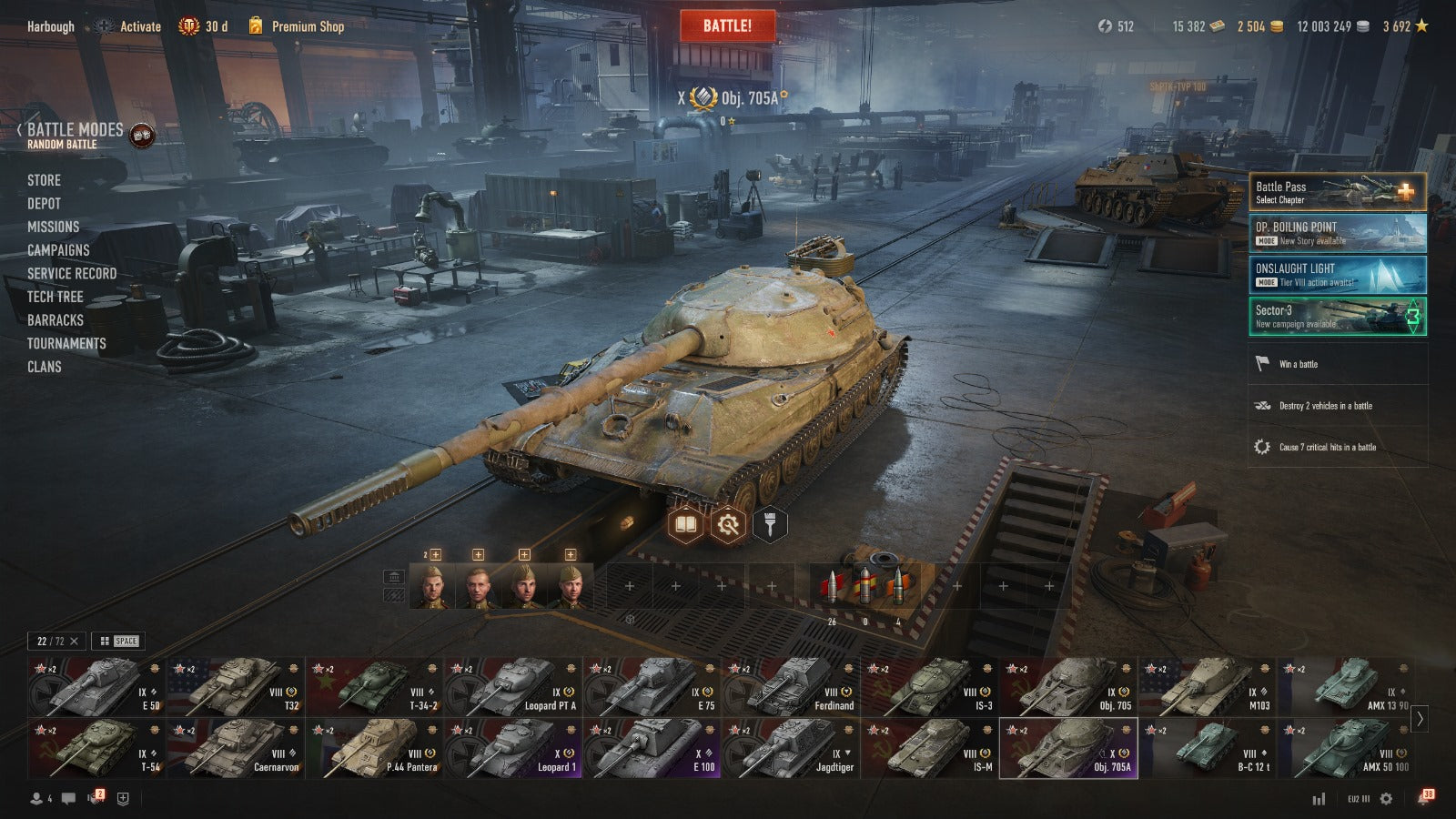This screenshot has width=1456, height=819.
Task: Show the next page of the tank carousel
Action: point(1420,718)
